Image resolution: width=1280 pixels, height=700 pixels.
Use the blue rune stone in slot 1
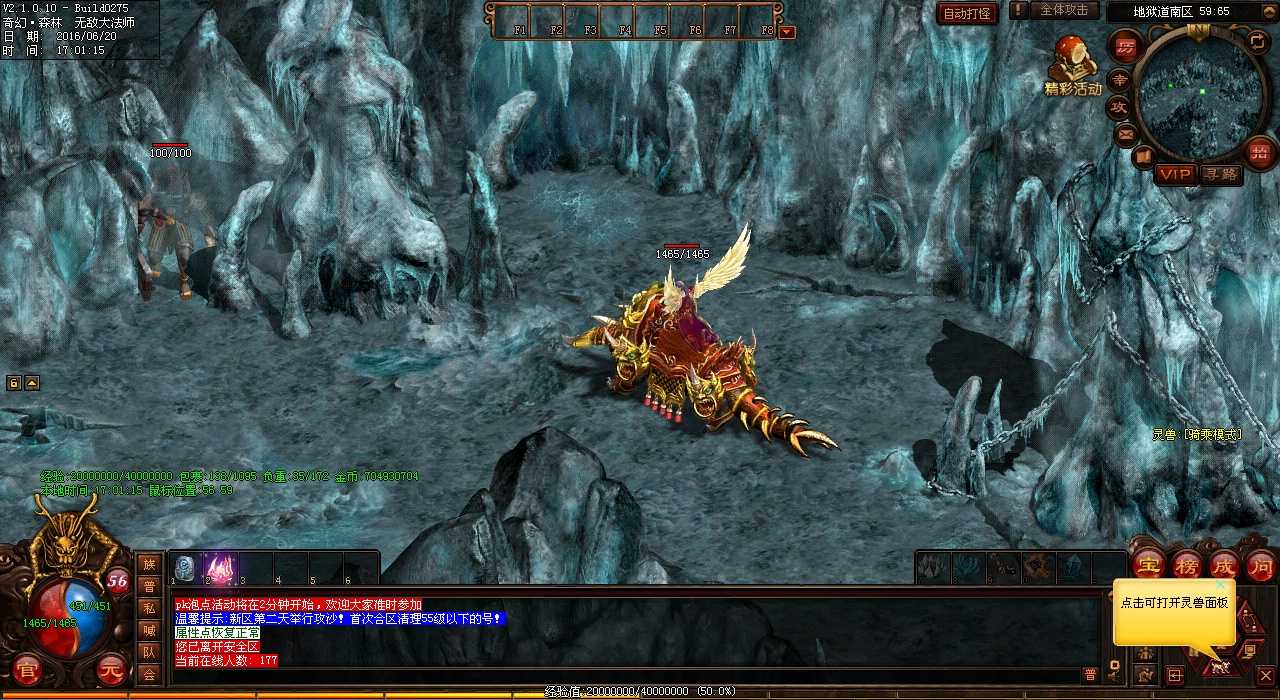tap(185, 568)
